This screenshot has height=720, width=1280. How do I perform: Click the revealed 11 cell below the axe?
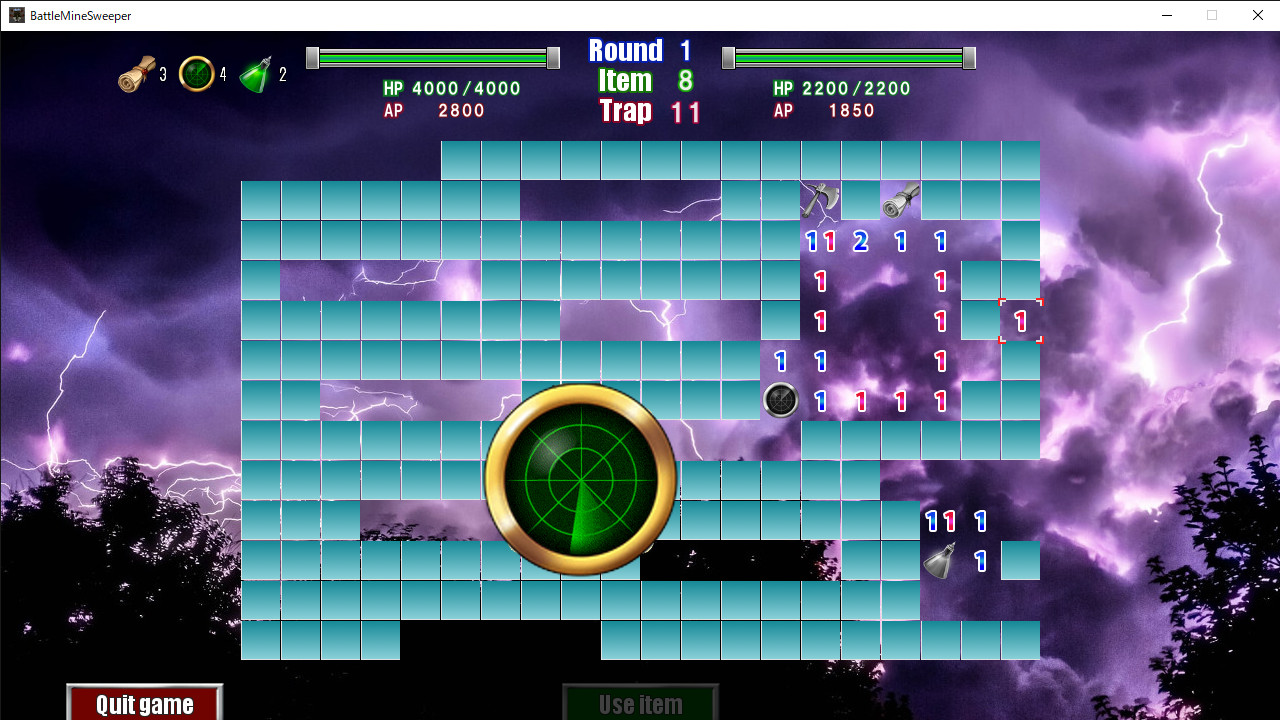tap(820, 240)
